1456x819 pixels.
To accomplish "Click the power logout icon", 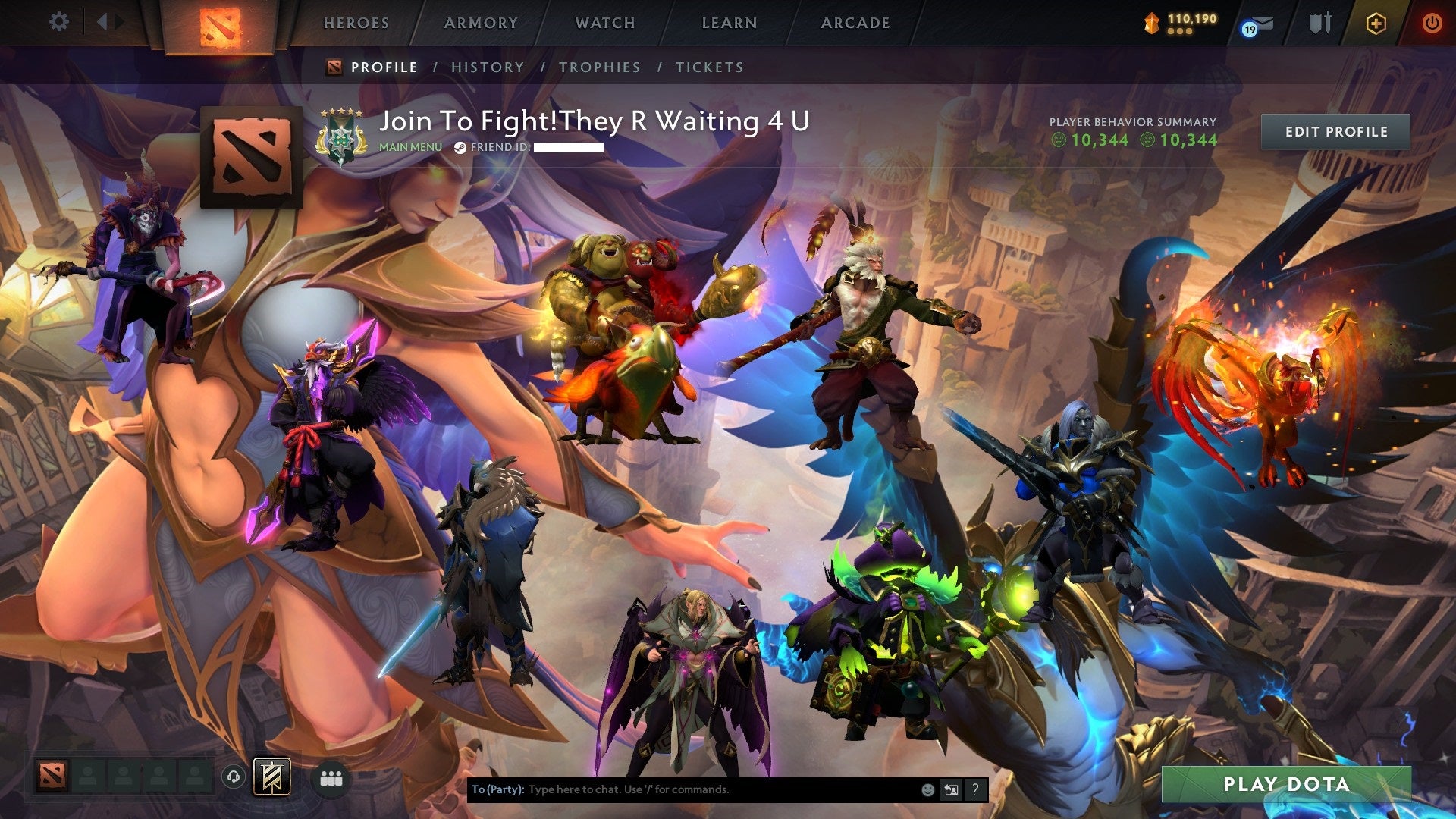I will point(1432,23).
